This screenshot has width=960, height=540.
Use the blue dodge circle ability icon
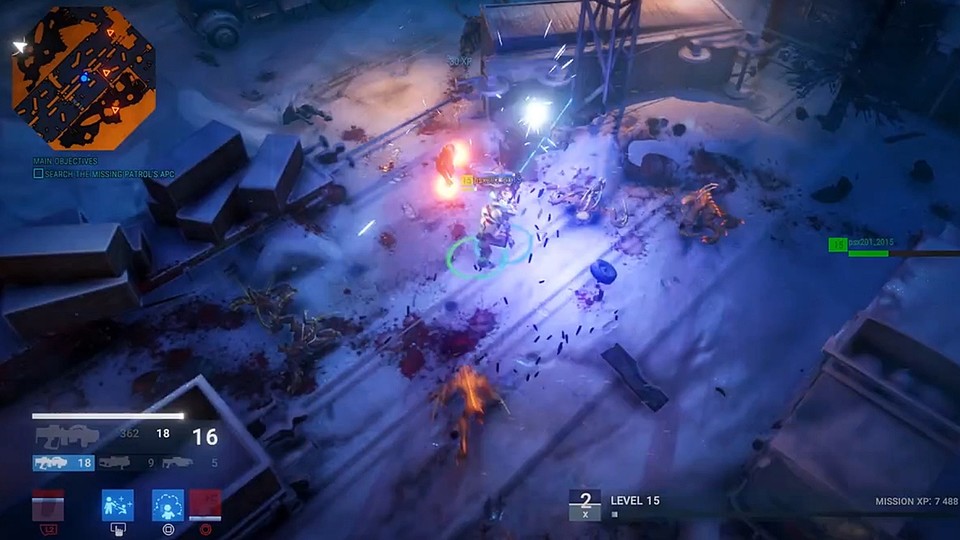tap(167, 505)
